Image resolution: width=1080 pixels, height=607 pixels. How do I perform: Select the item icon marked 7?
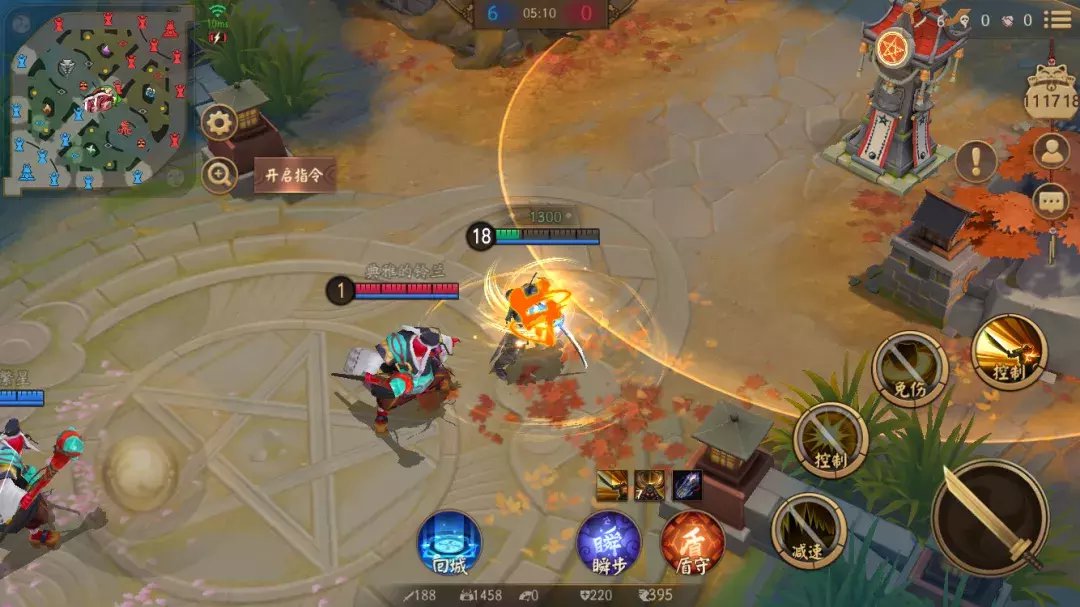(649, 485)
